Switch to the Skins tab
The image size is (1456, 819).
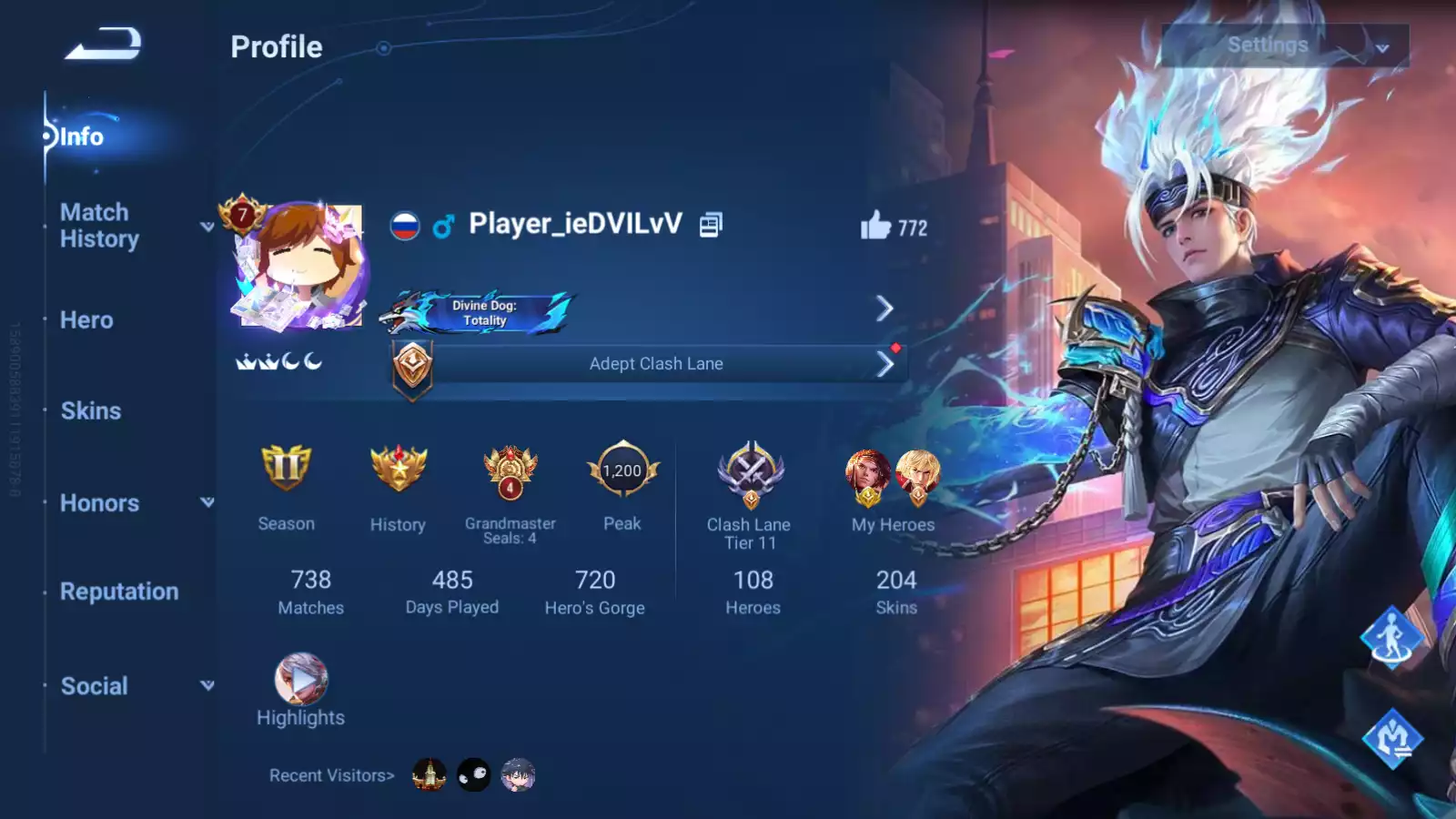pos(90,411)
